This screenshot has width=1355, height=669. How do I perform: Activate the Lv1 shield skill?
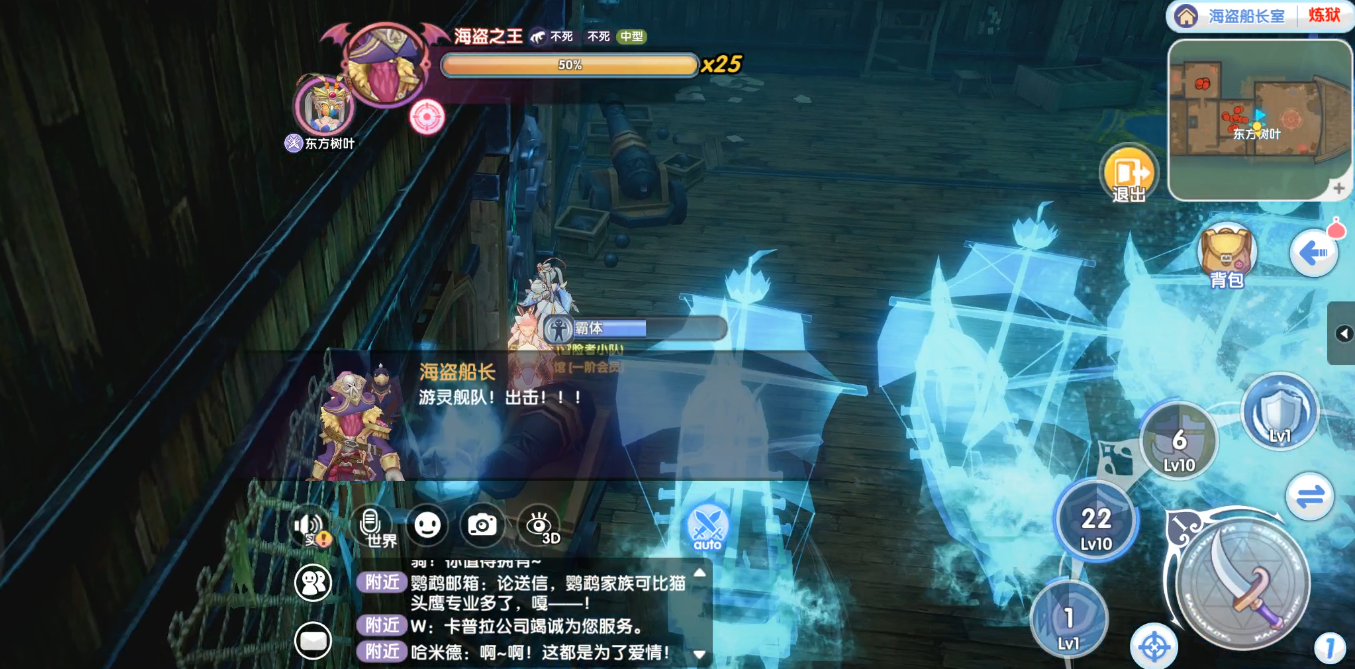click(1280, 409)
